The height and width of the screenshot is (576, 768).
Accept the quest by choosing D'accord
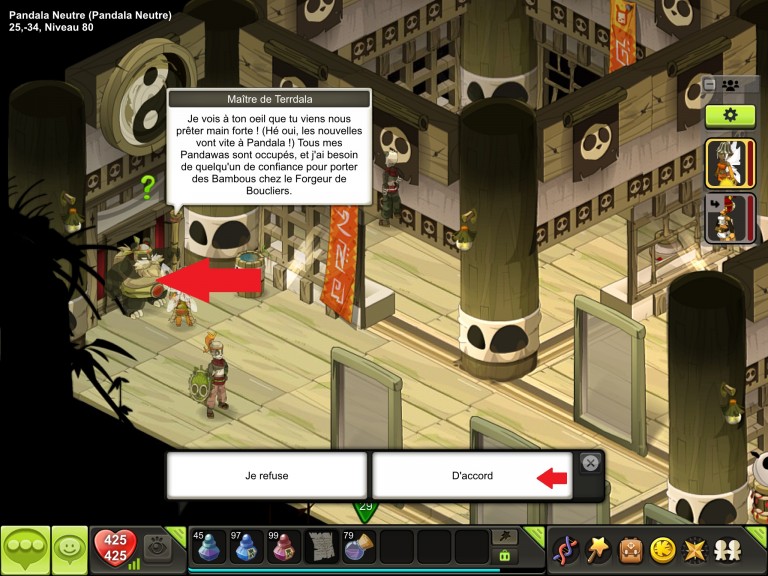click(x=471, y=476)
